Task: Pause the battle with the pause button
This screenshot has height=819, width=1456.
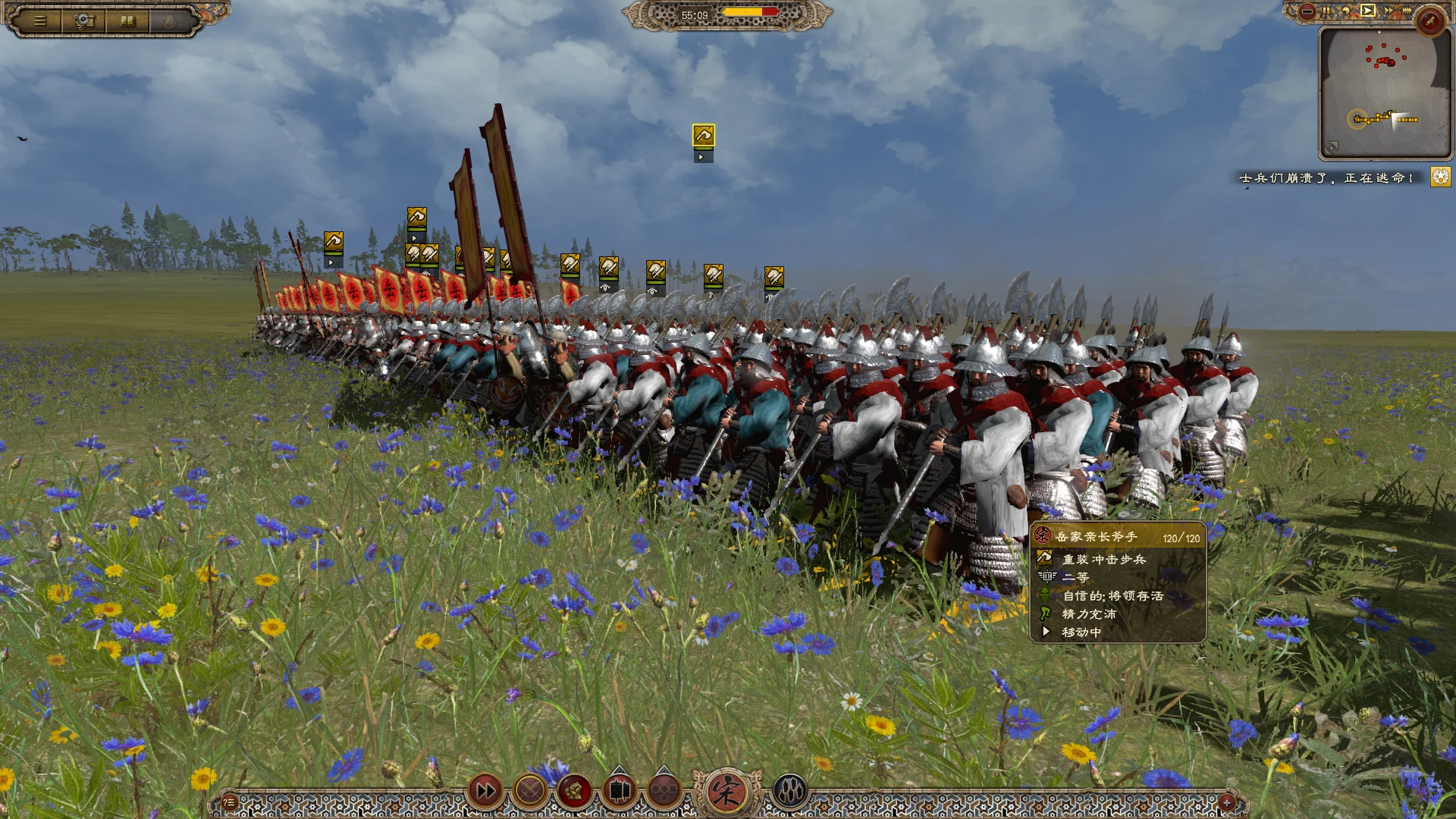Action: [x=1326, y=11]
